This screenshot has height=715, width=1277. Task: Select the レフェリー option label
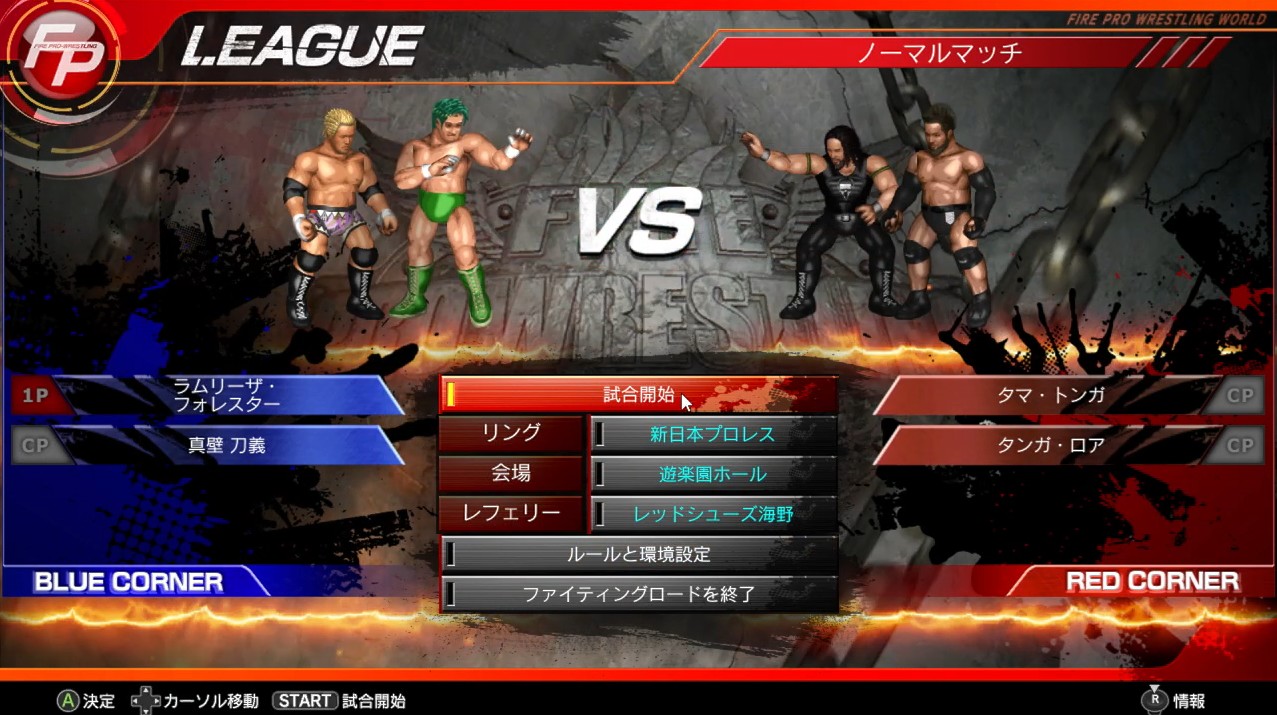coord(511,514)
